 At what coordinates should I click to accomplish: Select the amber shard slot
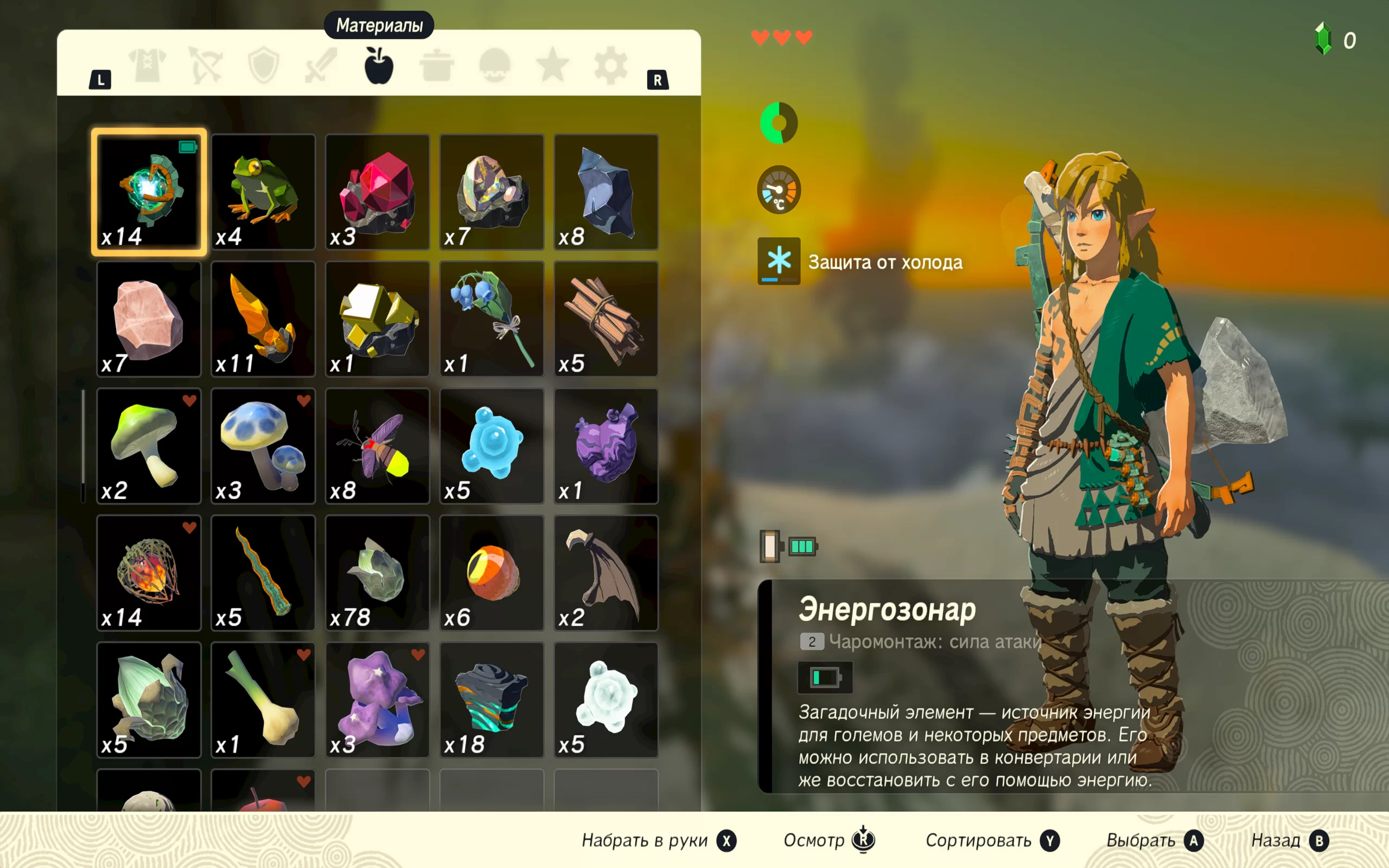pyautogui.click(x=263, y=318)
